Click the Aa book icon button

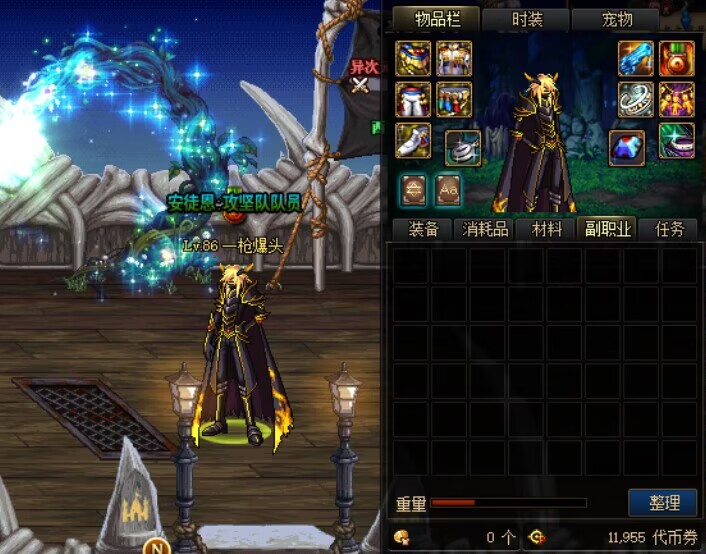[447, 188]
